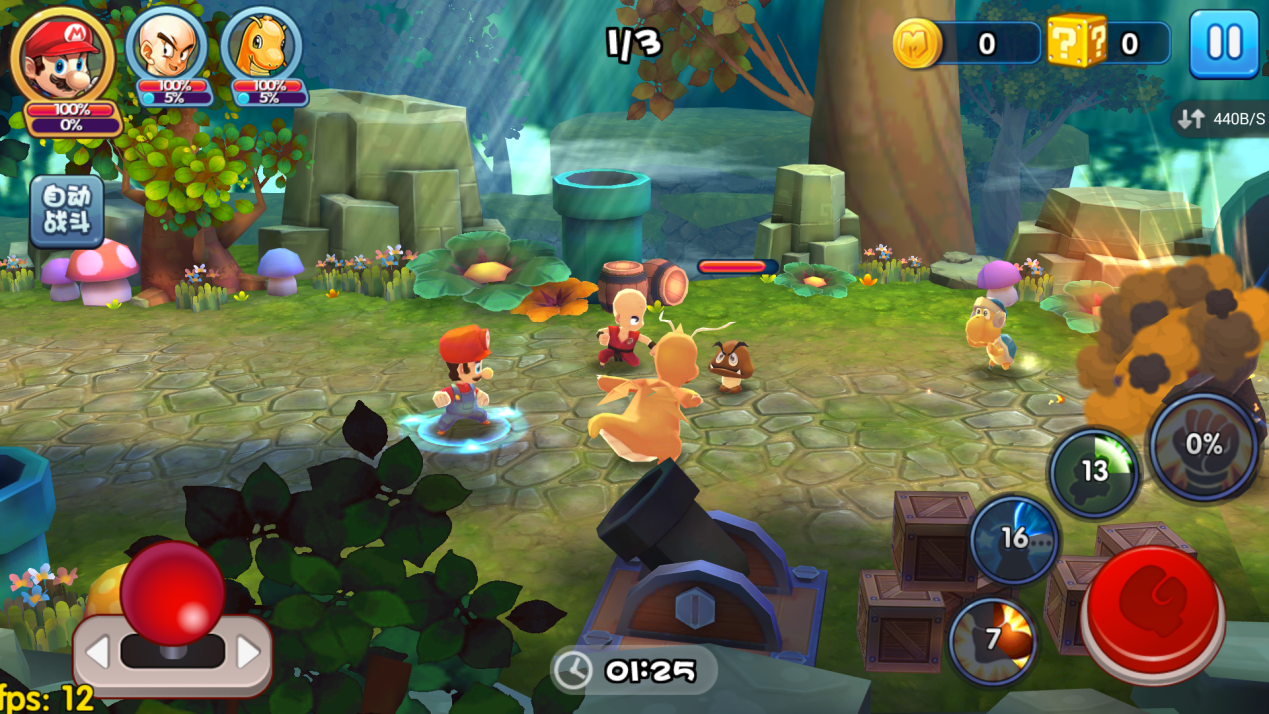
Task: Tap the joystick's left arrow
Action: coord(97,654)
